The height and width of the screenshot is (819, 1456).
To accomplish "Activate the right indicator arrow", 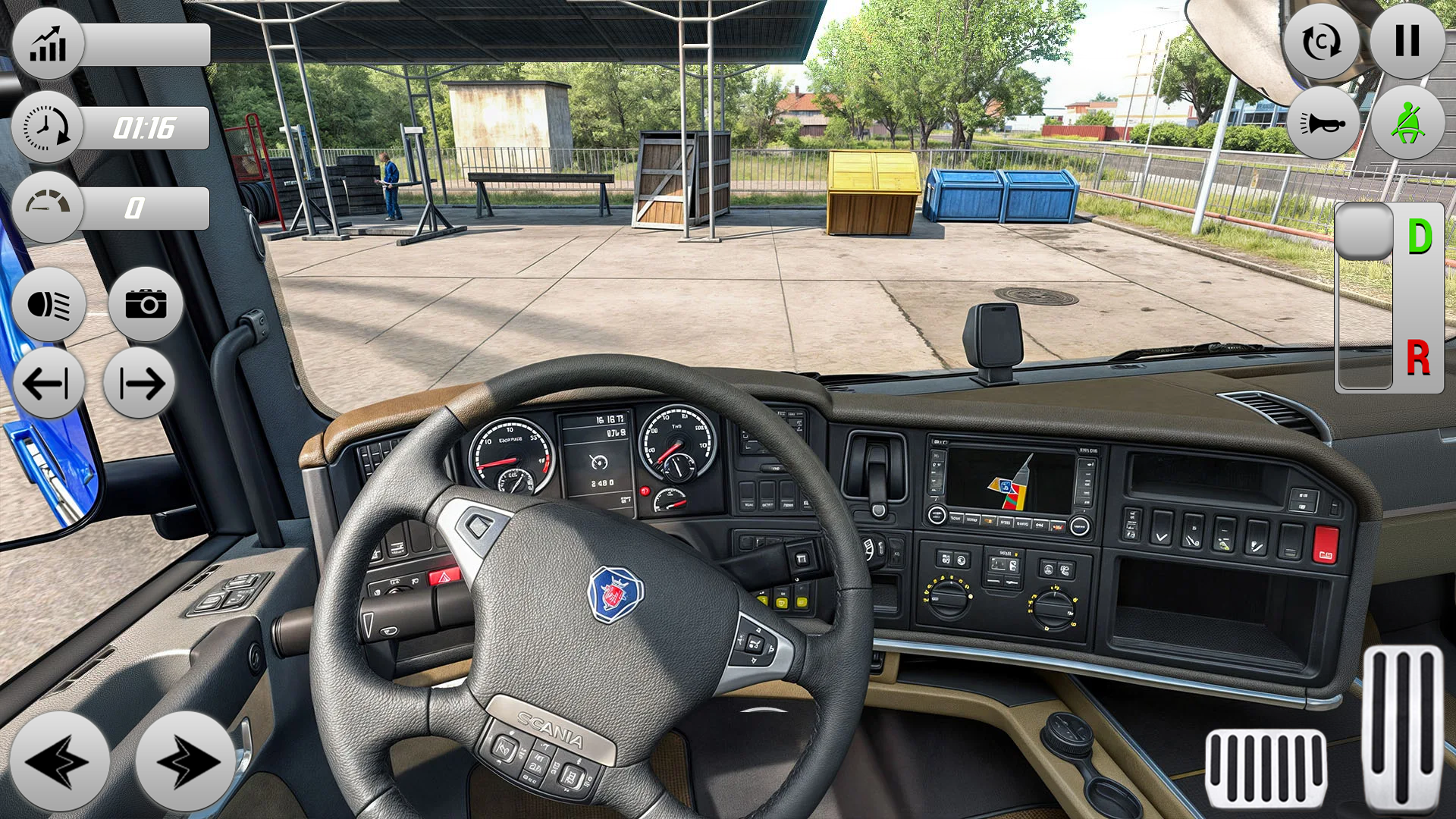I will [140, 383].
